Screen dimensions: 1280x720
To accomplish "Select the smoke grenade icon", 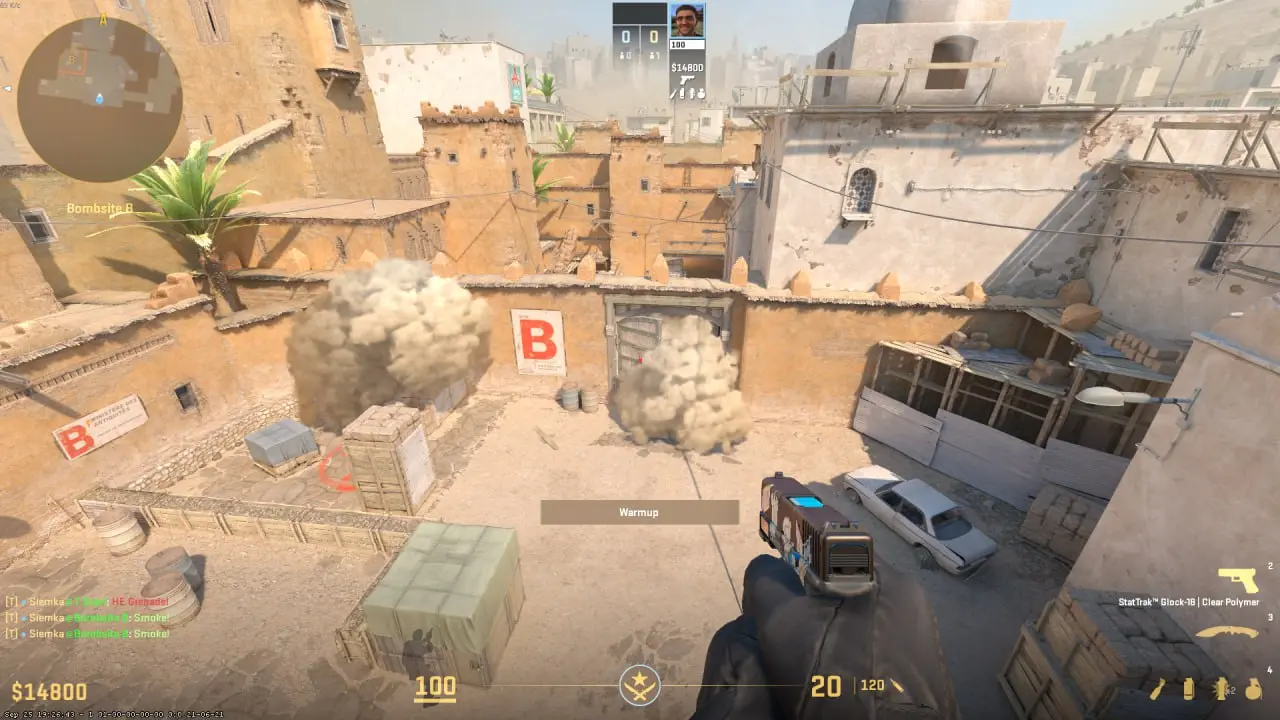I will (1189, 690).
